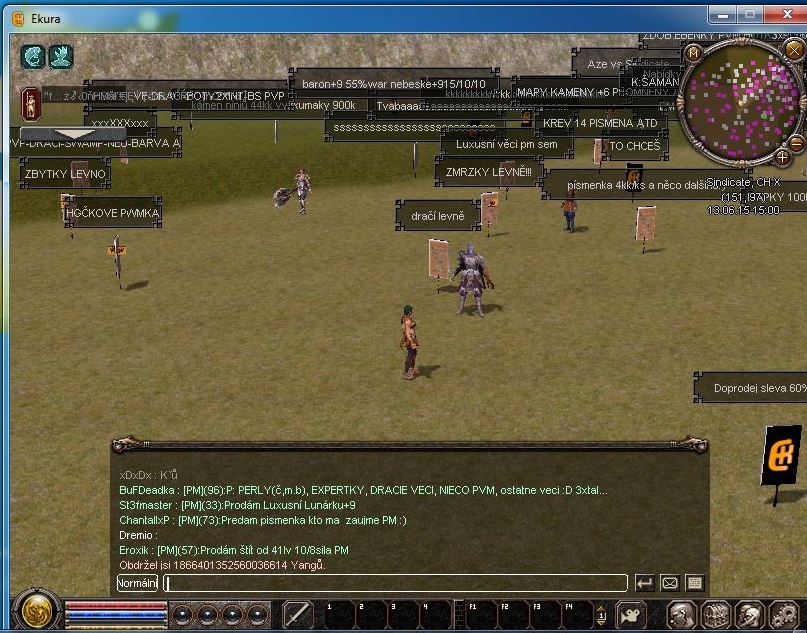Open the character window from the helmet icon
The width and height of the screenshot is (807, 633).
(x=682, y=614)
